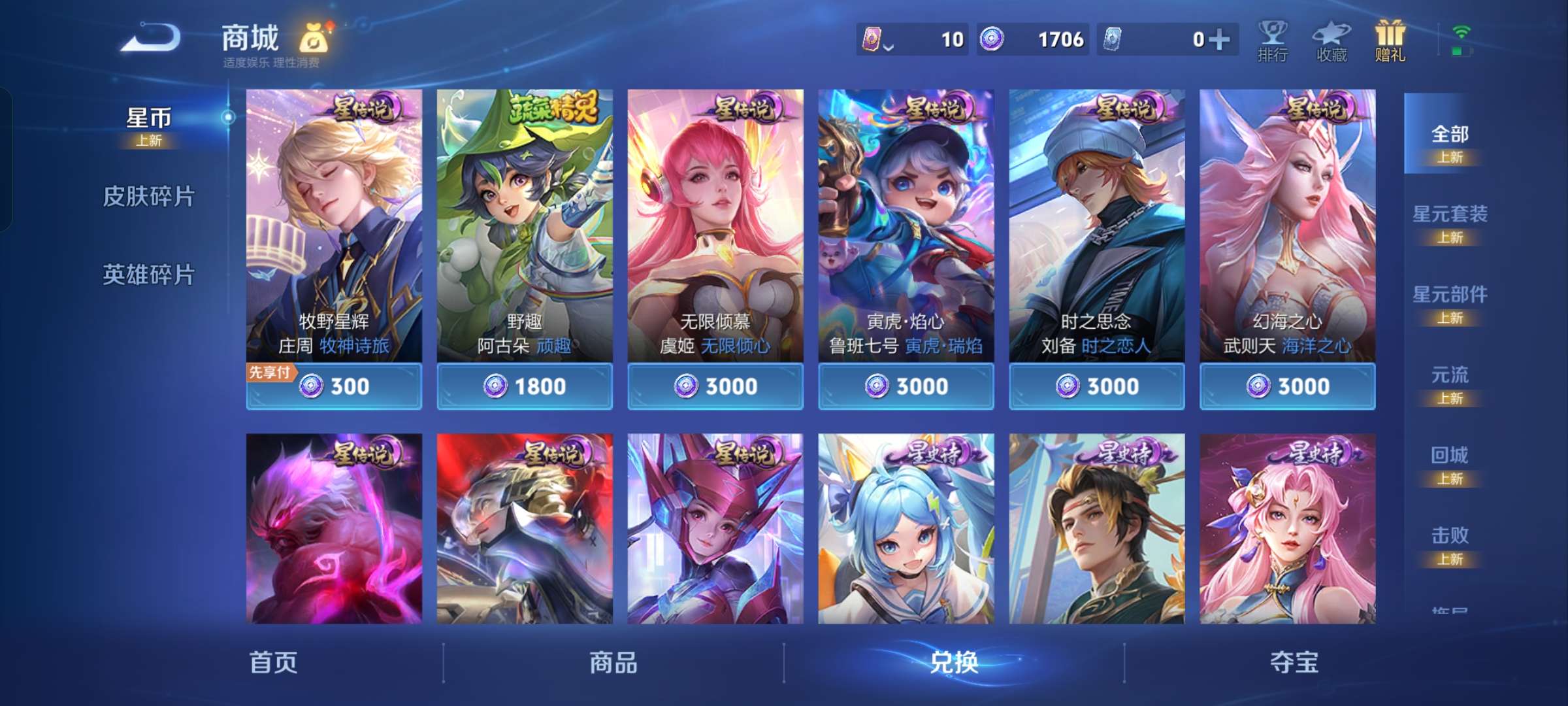Tap the 3000 exchange button under 武则天 幻海之心

tap(1287, 386)
